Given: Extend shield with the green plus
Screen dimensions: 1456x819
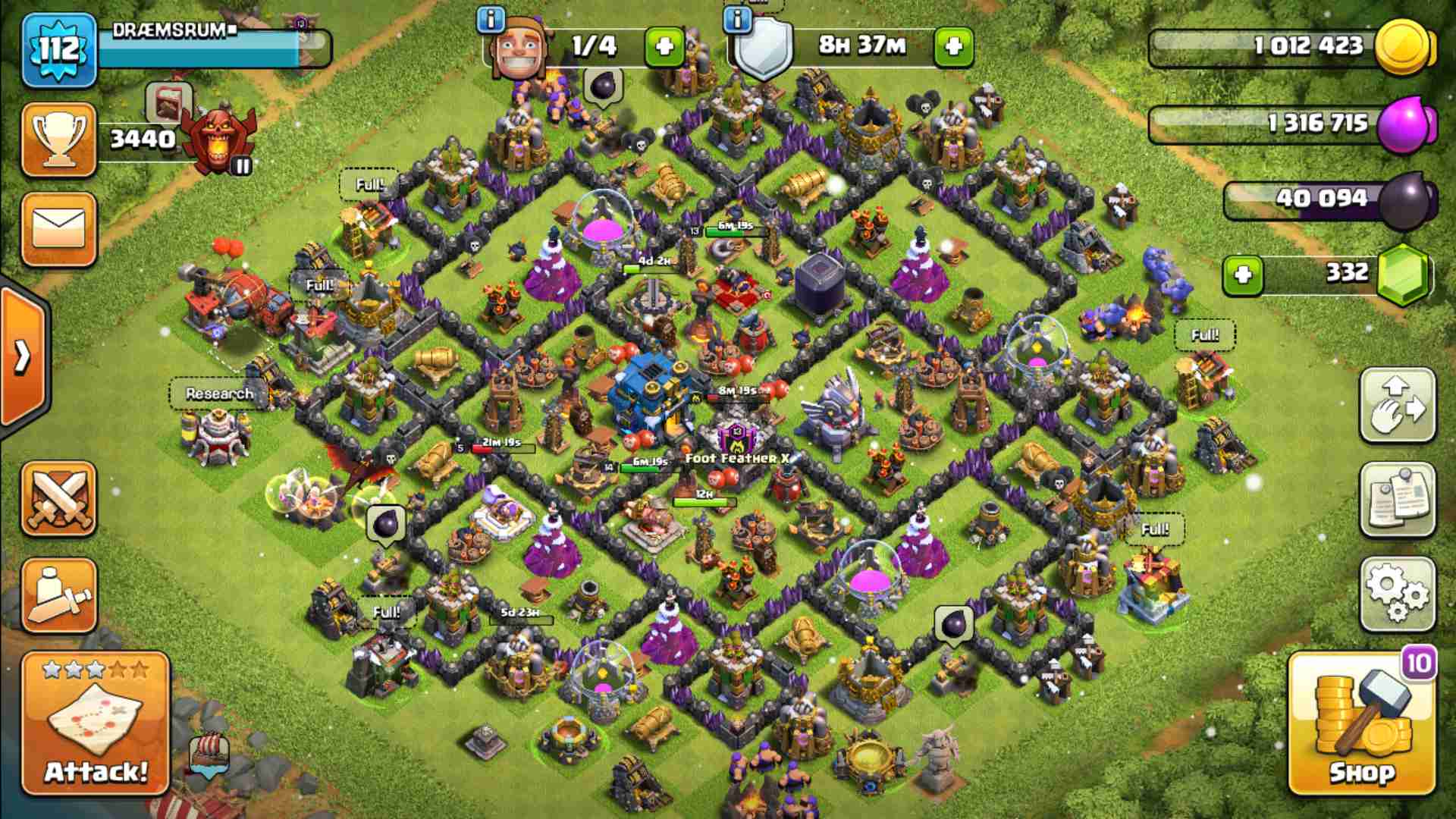Looking at the screenshot, I should 953,47.
